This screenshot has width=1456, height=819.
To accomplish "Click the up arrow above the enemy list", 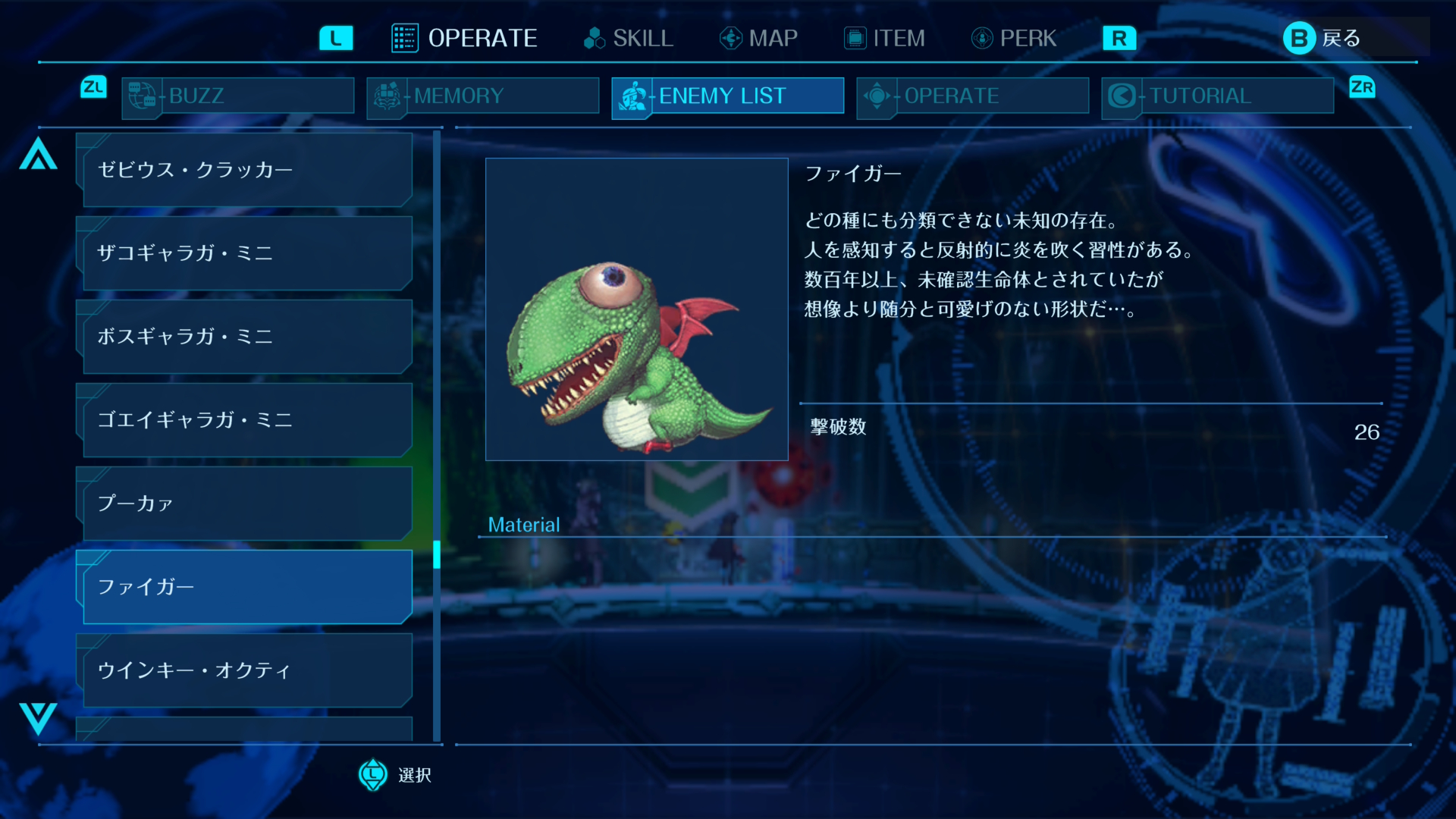I will click(38, 154).
